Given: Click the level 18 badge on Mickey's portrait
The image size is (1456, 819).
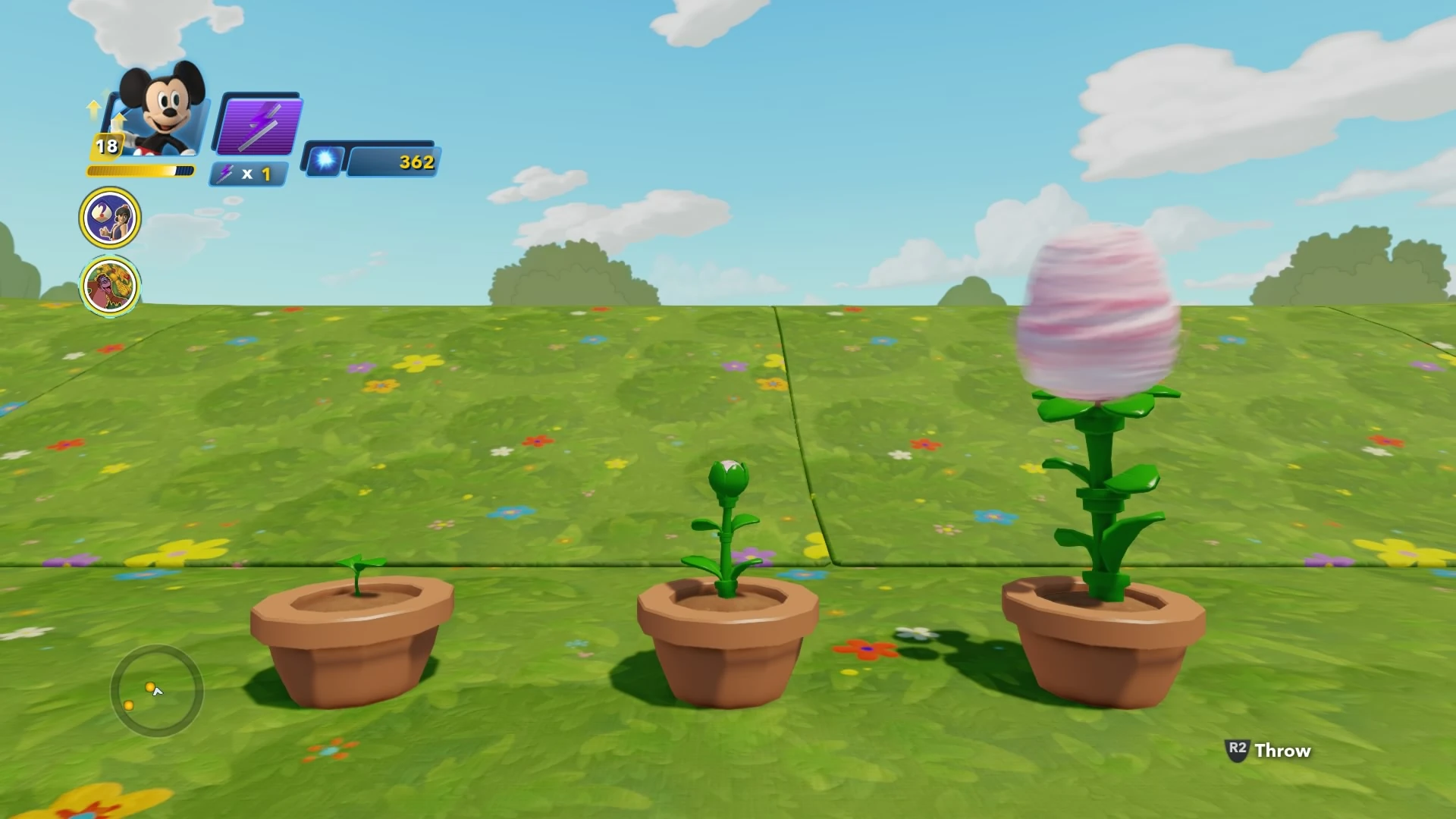Looking at the screenshot, I should click(108, 147).
